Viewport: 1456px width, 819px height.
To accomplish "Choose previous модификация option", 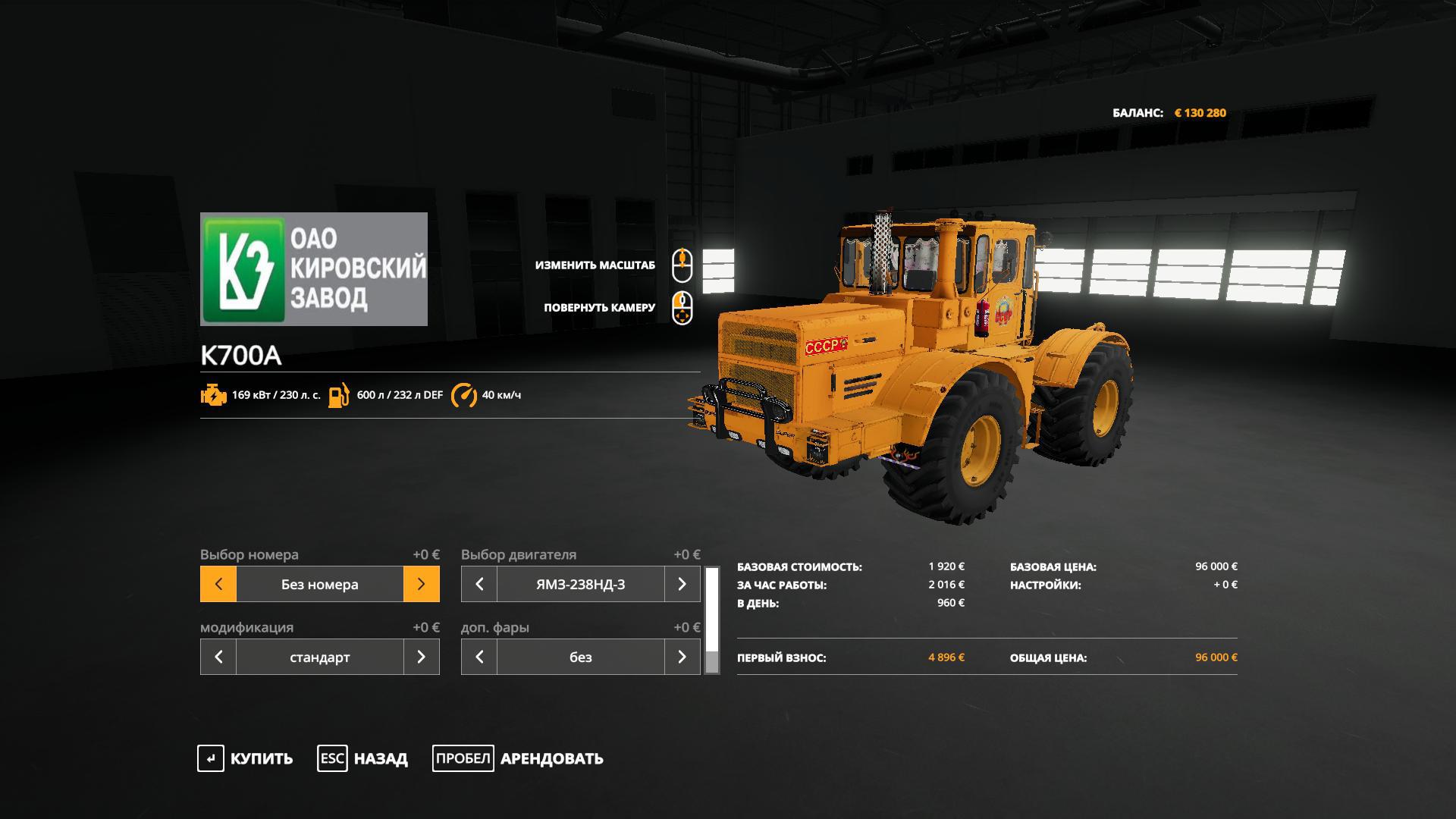I will [x=218, y=657].
